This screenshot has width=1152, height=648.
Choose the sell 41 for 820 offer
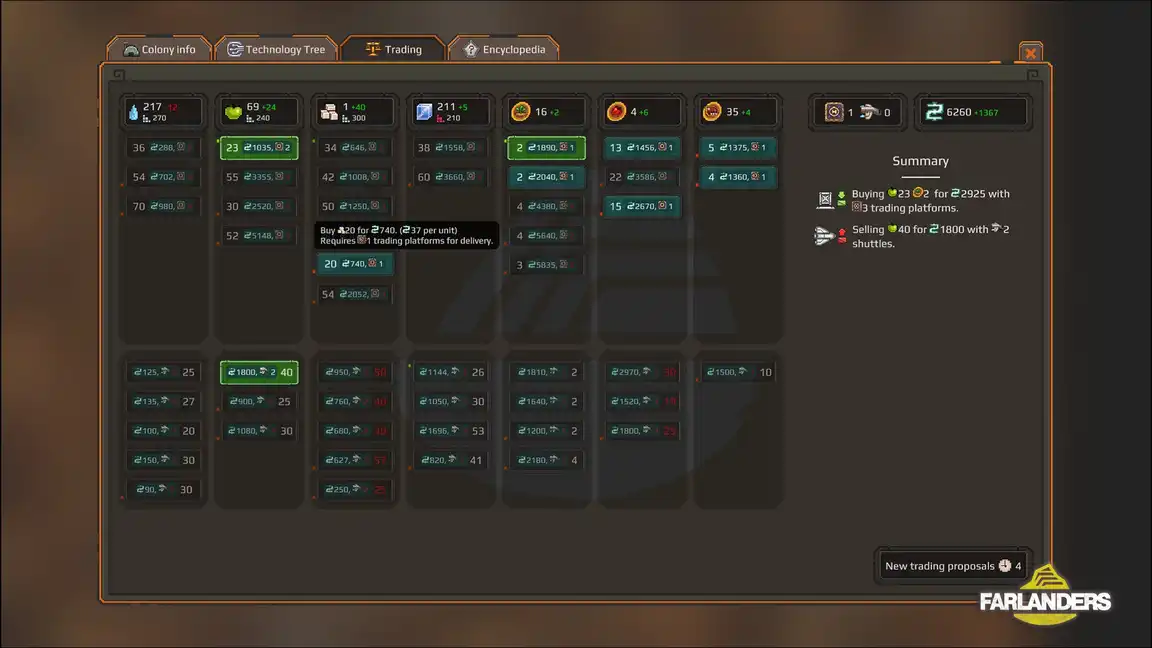[451, 461]
